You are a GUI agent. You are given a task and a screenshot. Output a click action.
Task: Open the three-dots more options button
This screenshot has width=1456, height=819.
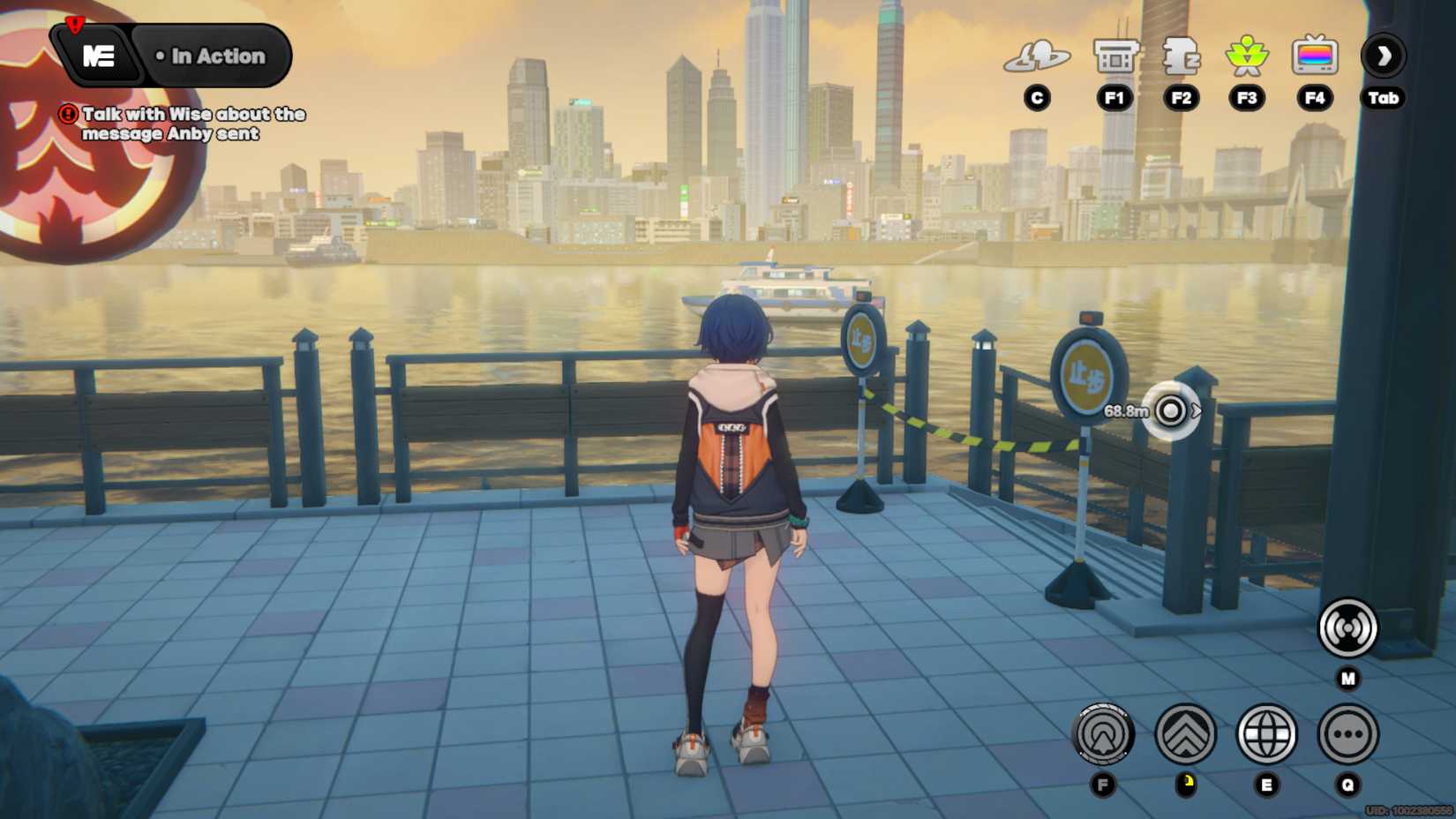1347,733
